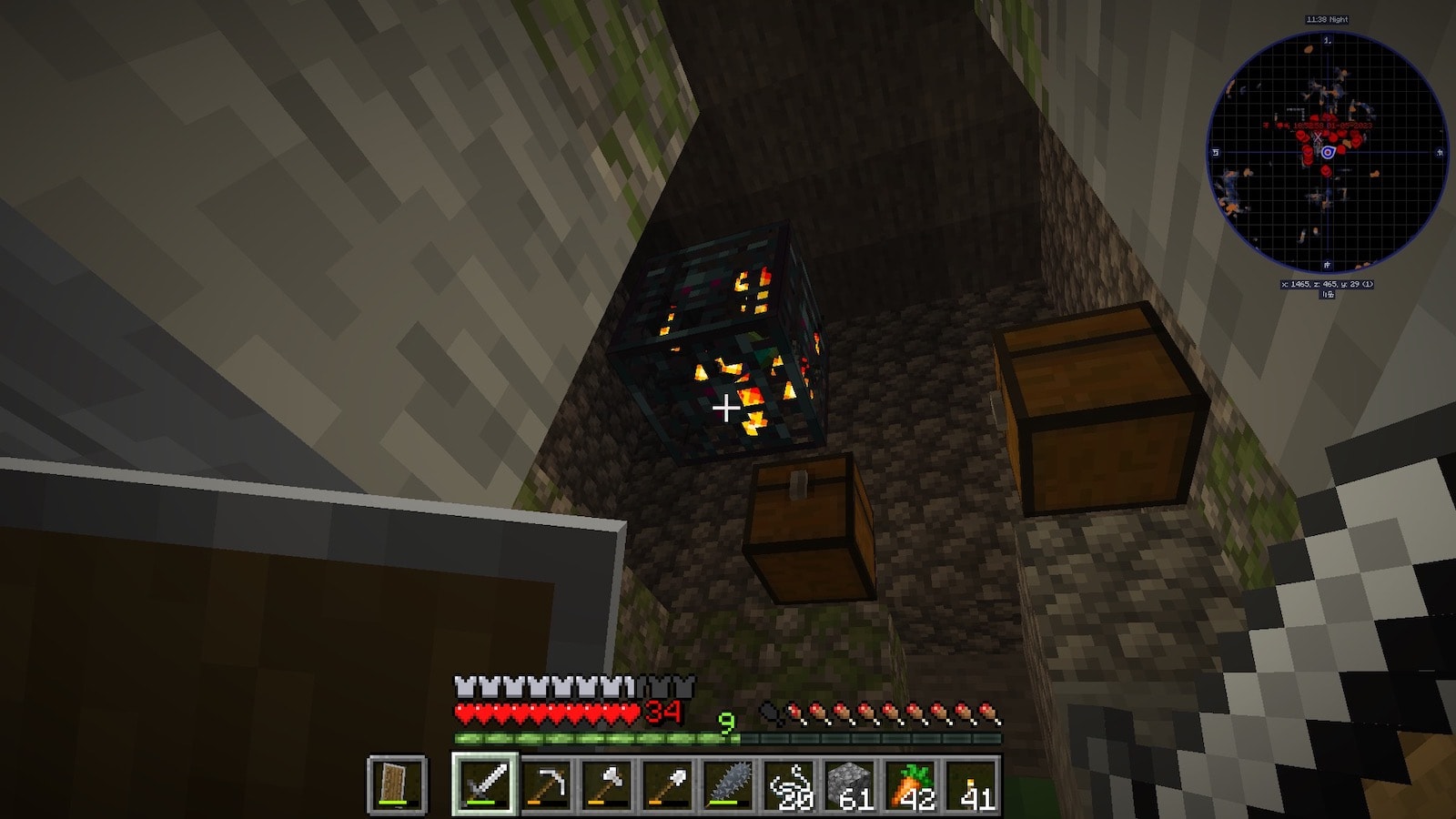Switch to the iron pickaxe slot

[x=546, y=784]
